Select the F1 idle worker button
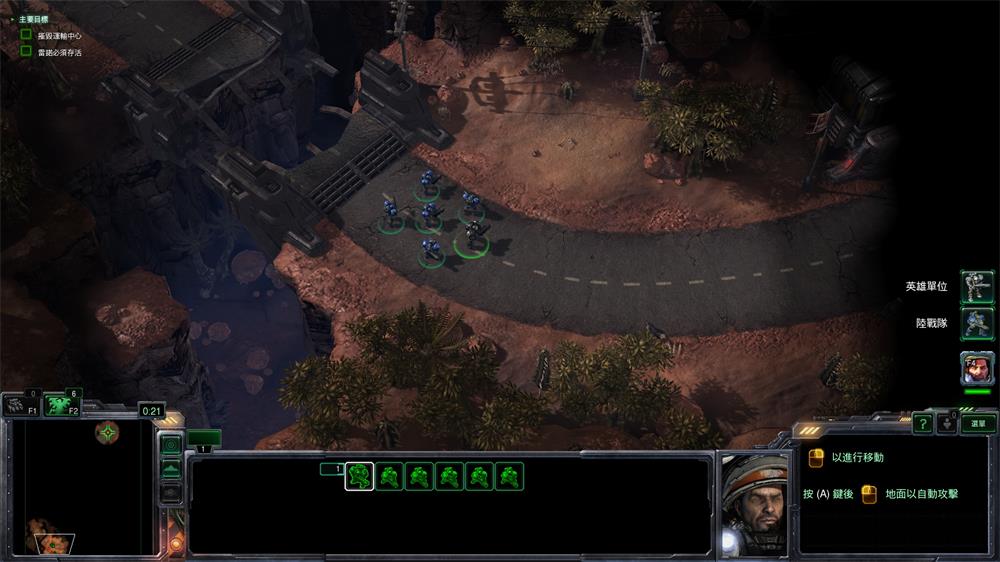The image size is (1000, 562). (x=19, y=404)
